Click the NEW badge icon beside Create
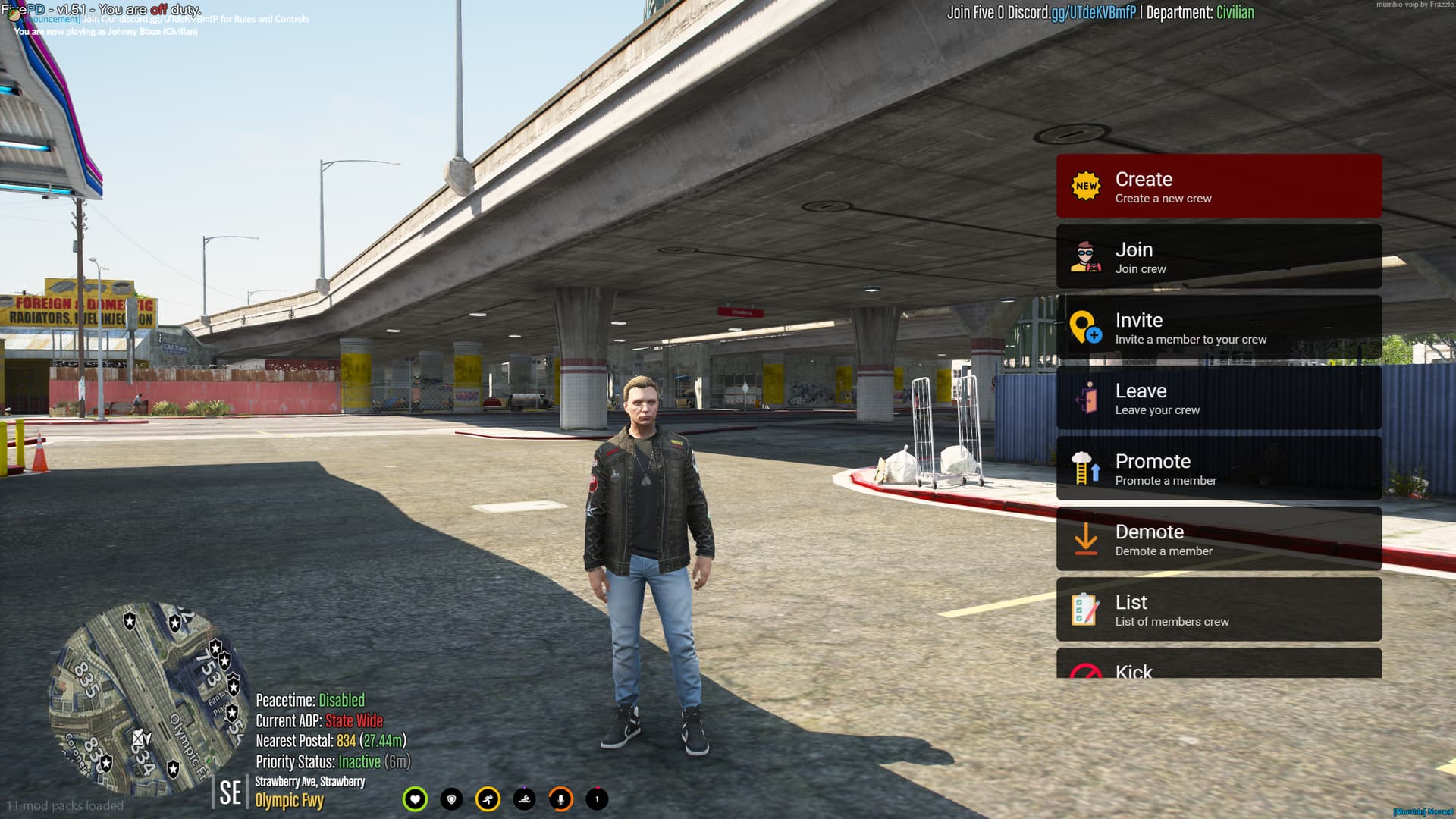 click(1086, 185)
